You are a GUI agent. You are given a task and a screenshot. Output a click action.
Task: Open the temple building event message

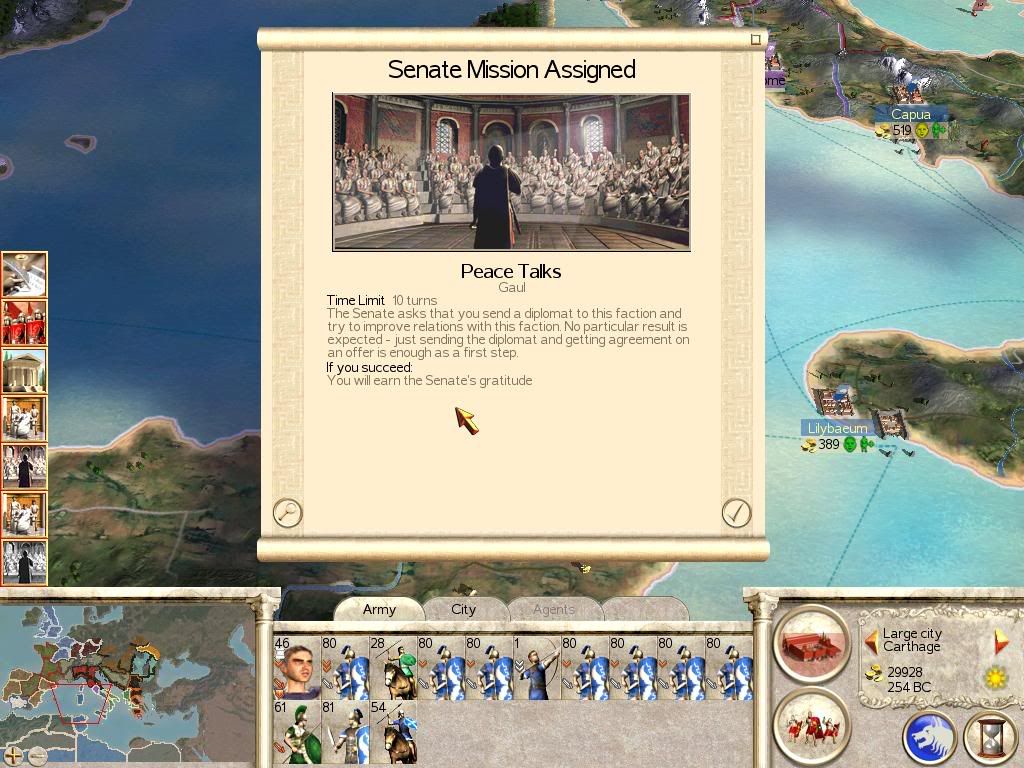point(24,370)
